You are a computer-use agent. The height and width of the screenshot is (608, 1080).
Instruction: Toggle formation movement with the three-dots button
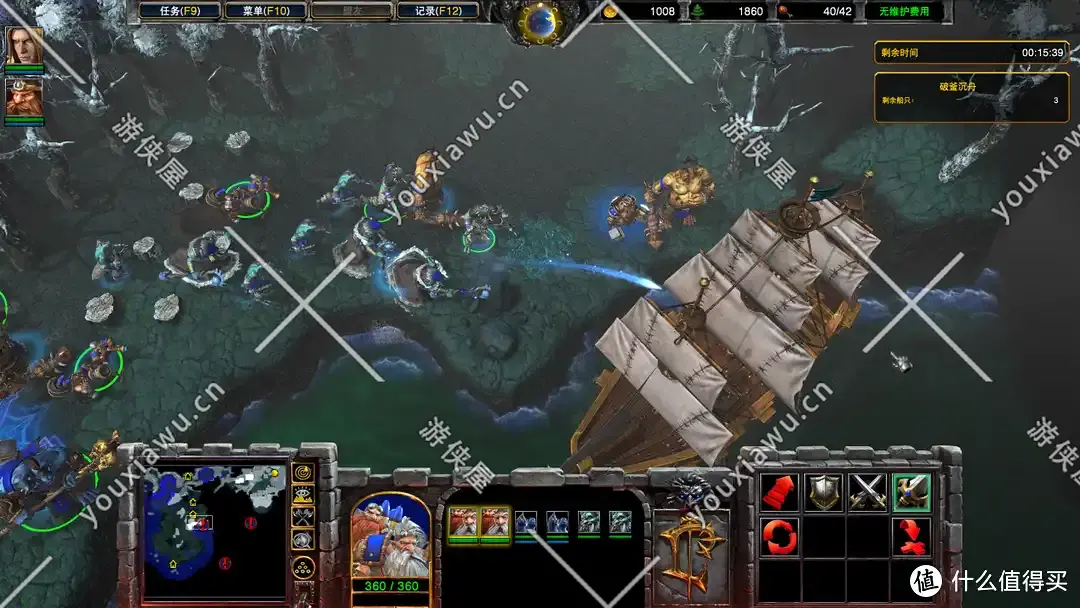coord(302,569)
